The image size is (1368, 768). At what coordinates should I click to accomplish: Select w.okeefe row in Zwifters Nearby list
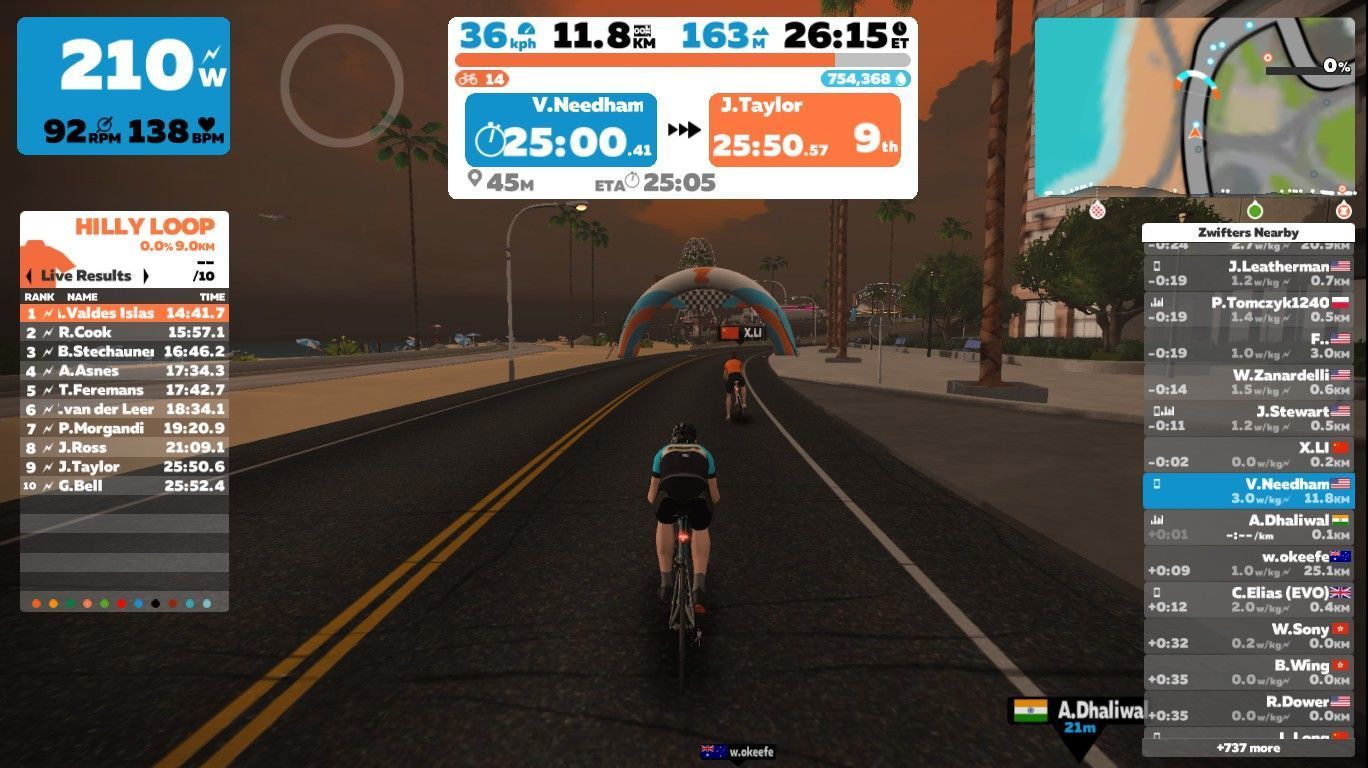point(1248,563)
